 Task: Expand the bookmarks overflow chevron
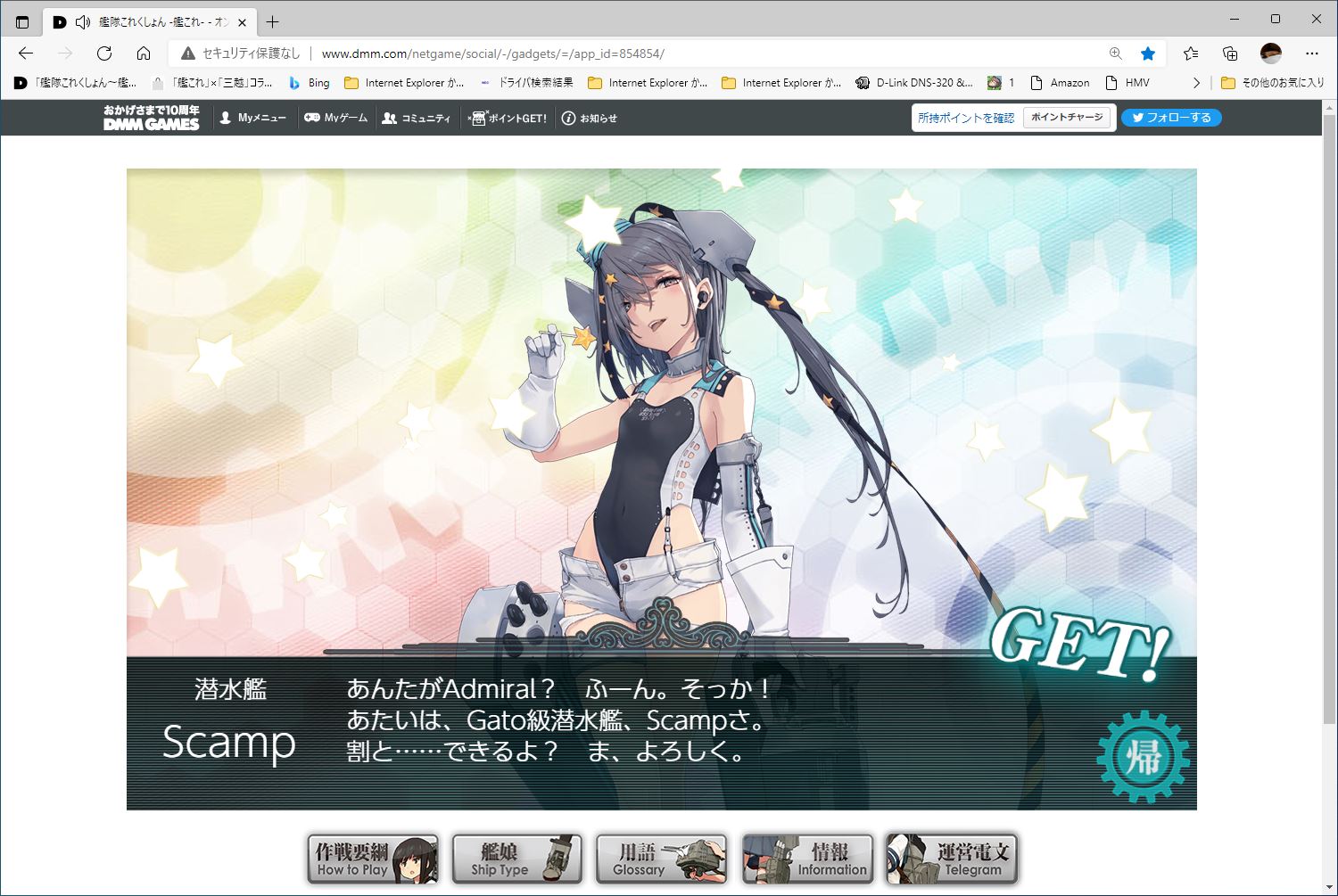[1197, 82]
